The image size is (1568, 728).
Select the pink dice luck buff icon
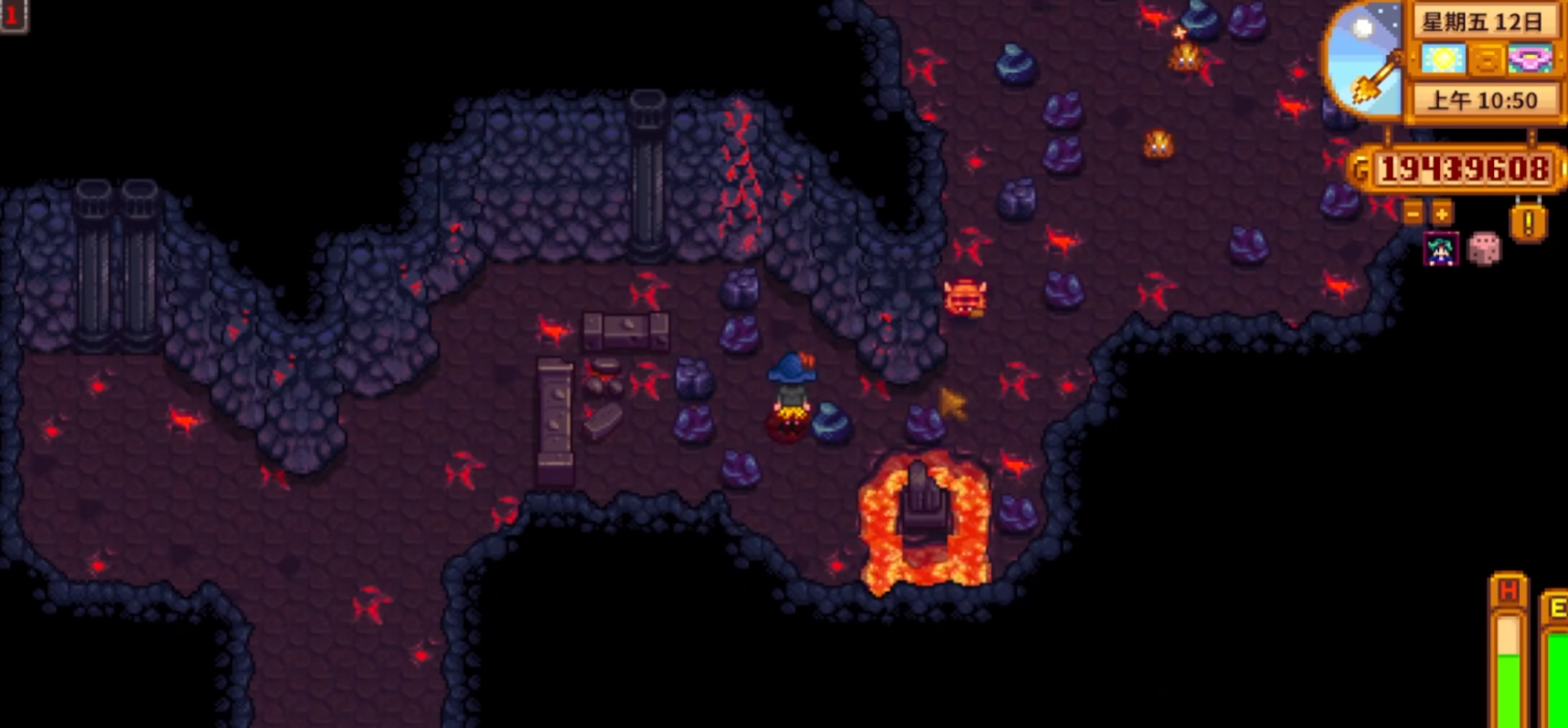point(1483,250)
